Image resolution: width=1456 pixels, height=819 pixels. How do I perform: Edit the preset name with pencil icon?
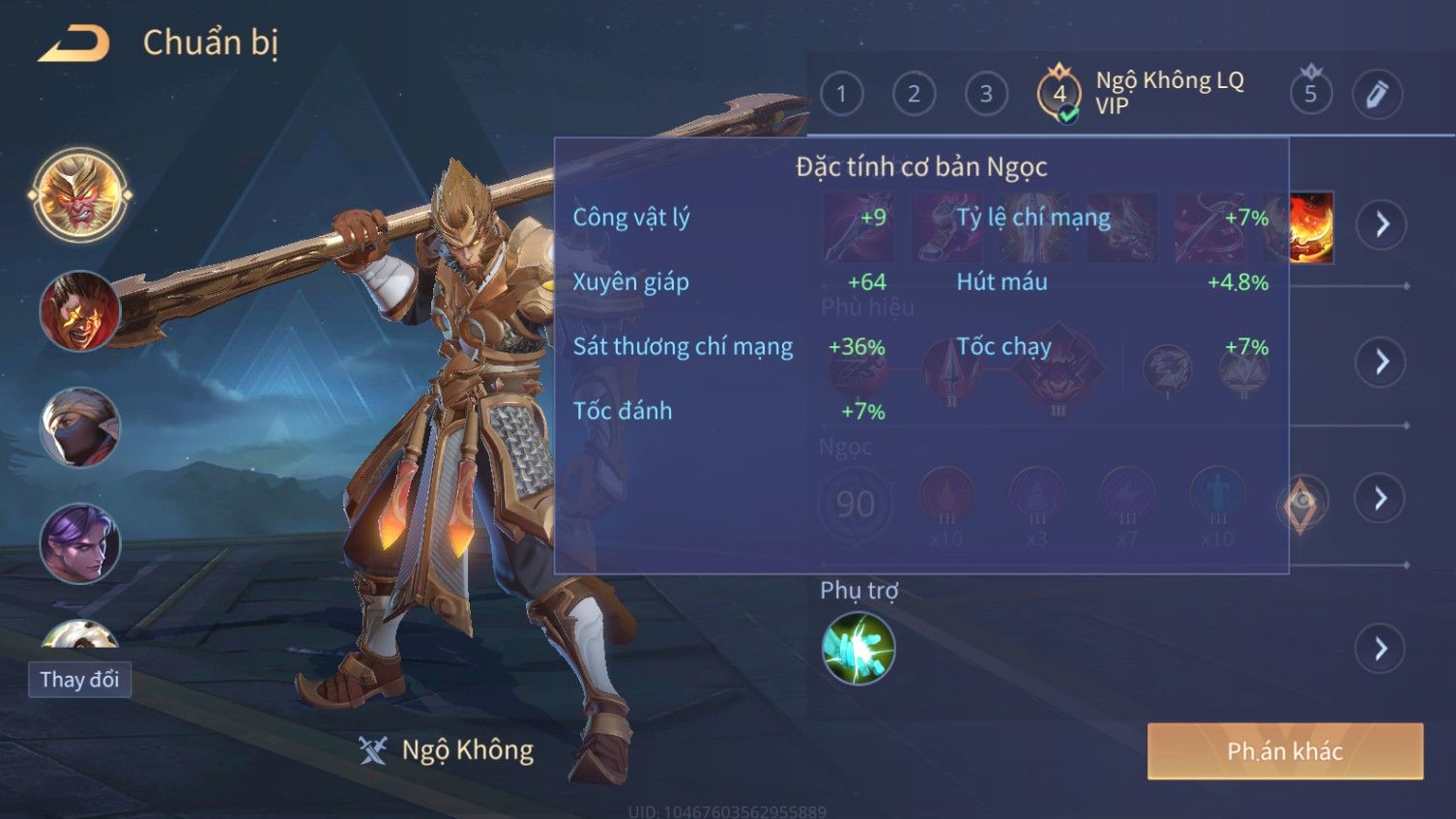pyautogui.click(x=1377, y=94)
